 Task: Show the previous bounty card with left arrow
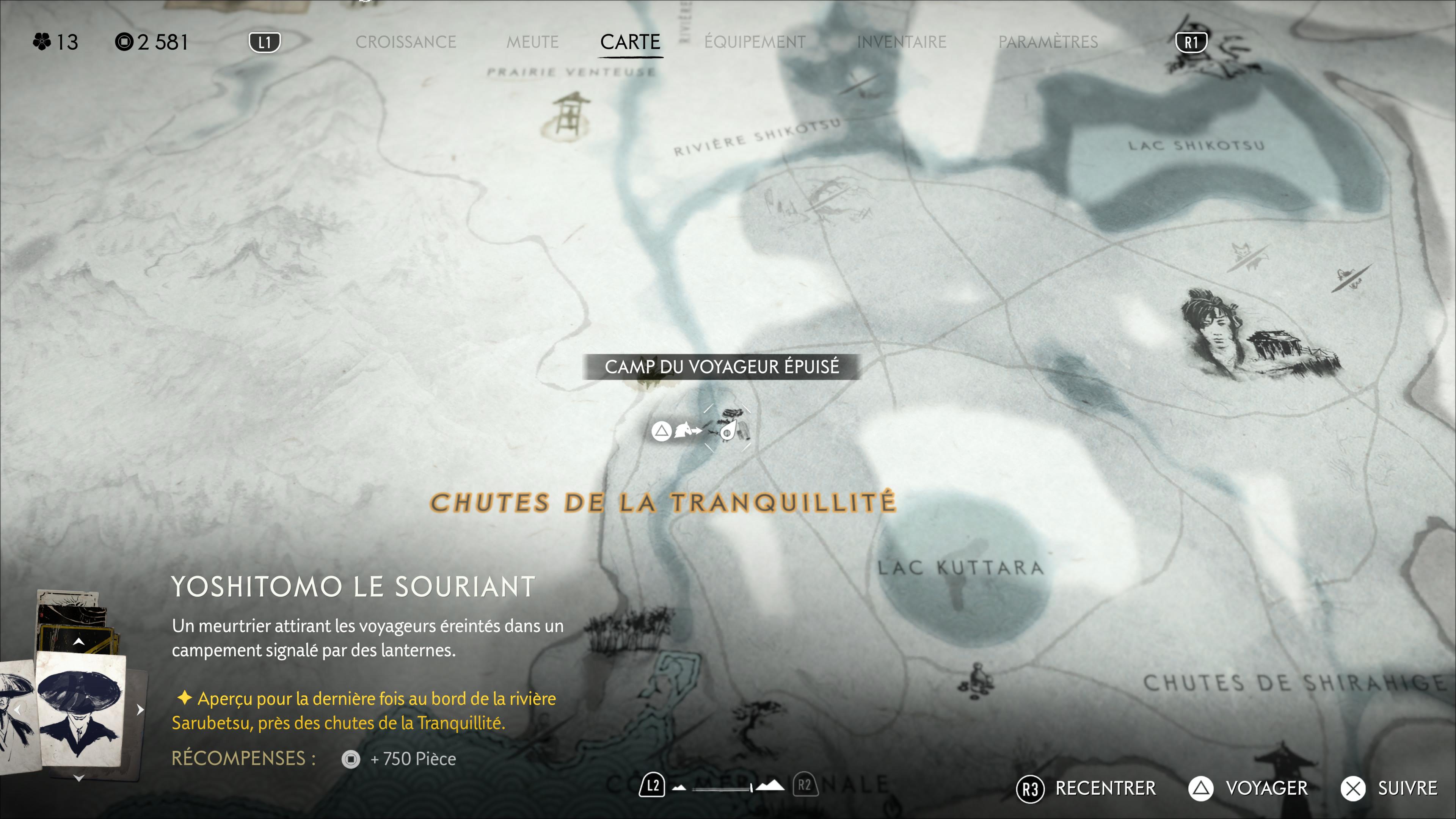tap(18, 710)
